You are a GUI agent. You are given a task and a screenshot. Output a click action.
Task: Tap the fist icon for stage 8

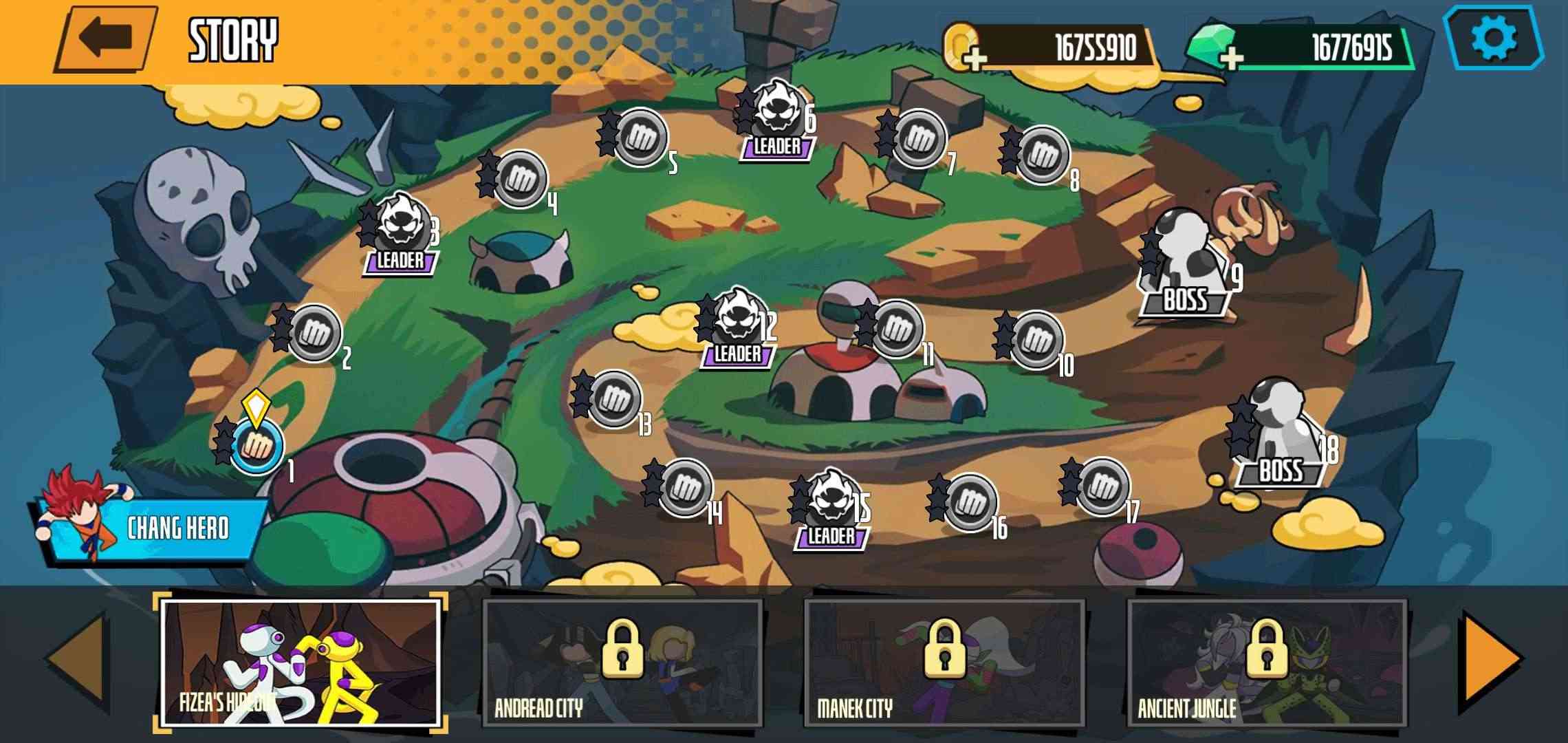click(1045, 155)
